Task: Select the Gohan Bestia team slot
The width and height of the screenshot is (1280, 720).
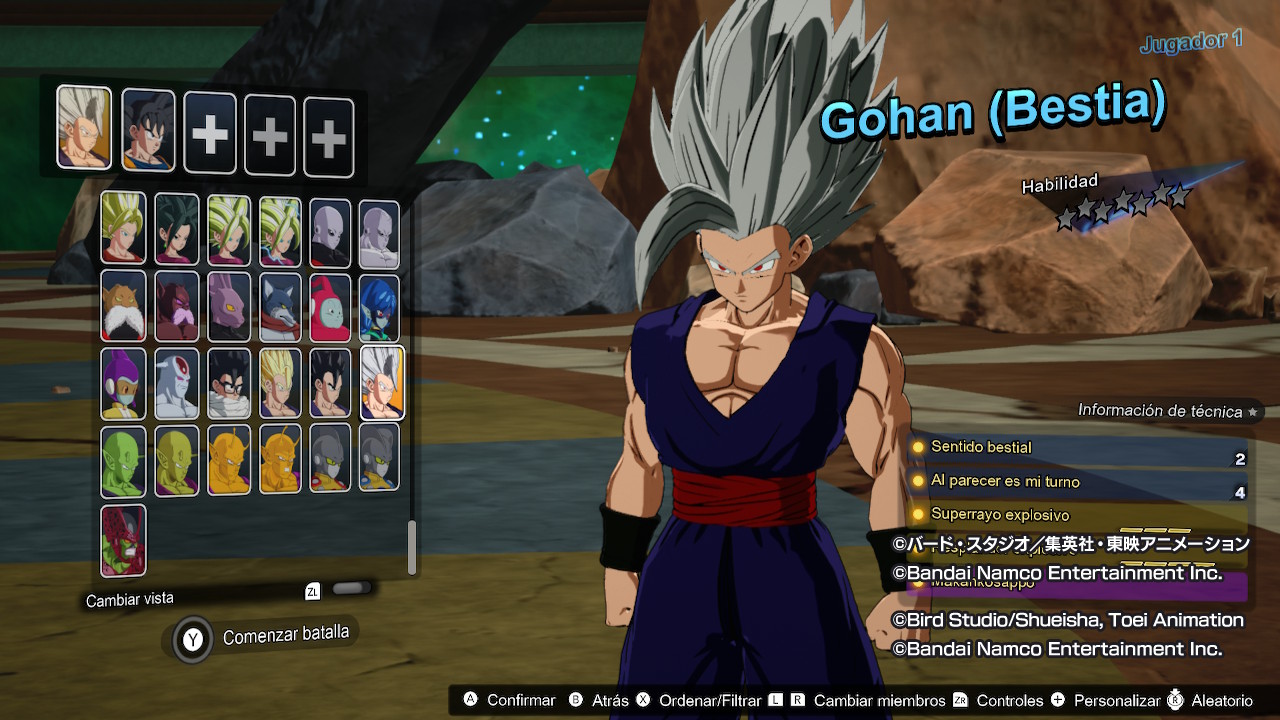Action: 84,126
